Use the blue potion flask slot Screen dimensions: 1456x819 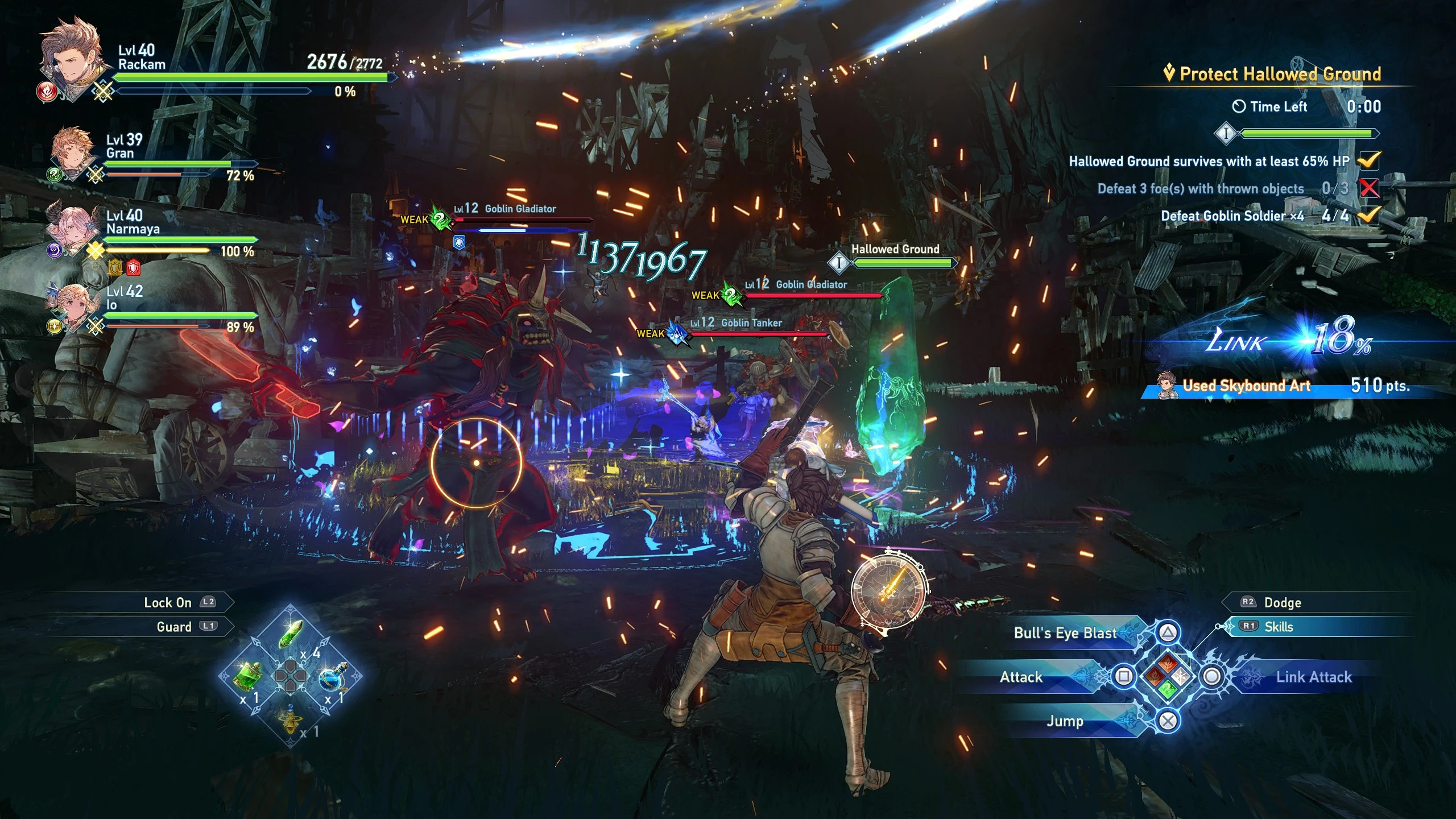click(332, 676)
